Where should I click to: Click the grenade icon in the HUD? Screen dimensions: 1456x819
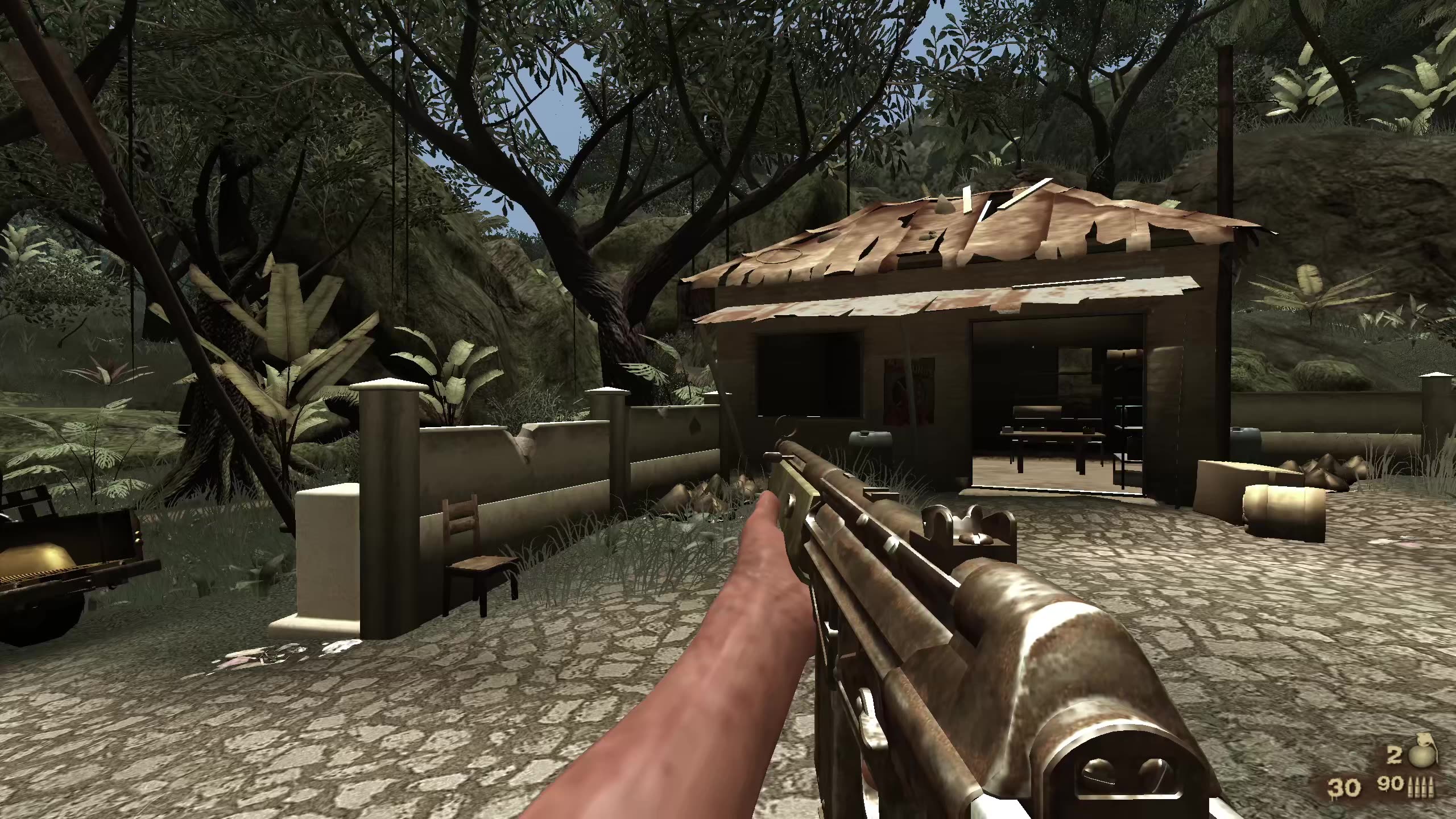click(1422, 755)
